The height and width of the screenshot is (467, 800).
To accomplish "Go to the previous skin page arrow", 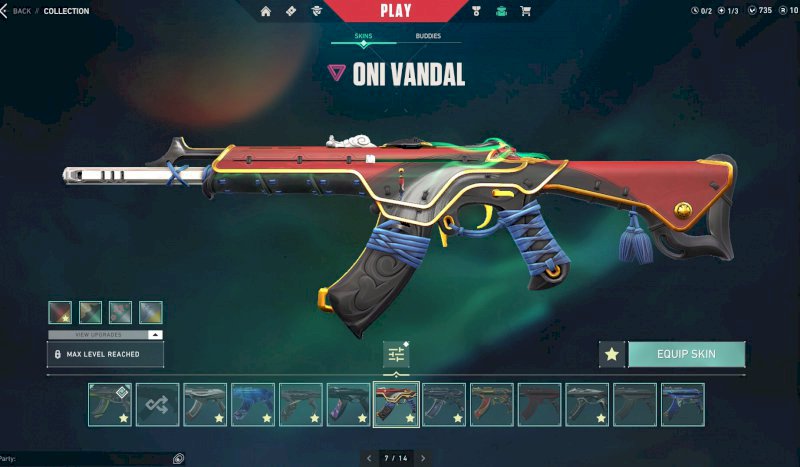I will [x=369, y=458].
